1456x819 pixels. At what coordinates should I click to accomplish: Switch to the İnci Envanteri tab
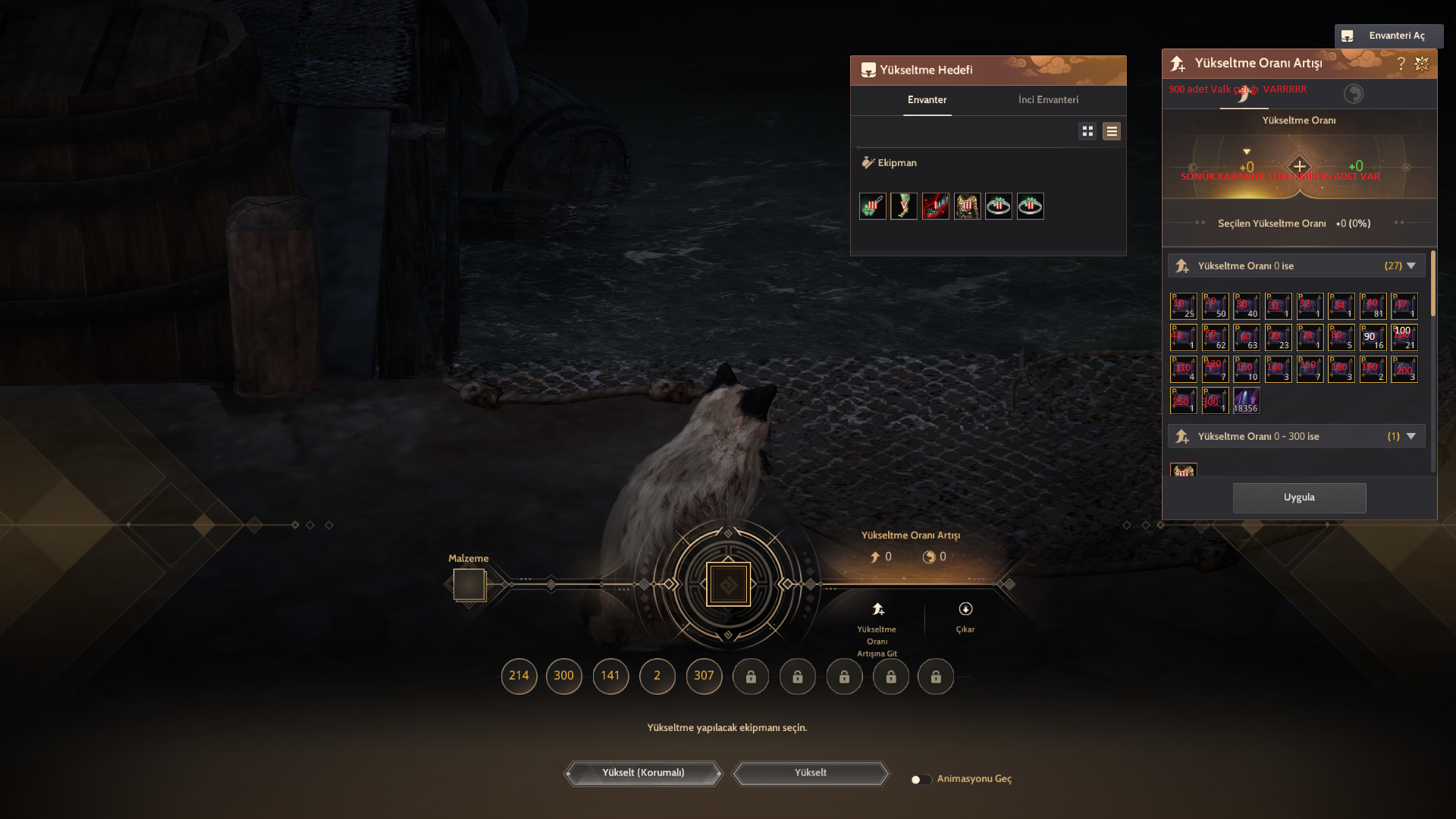pyautogui.click(x=1048, y=100)
